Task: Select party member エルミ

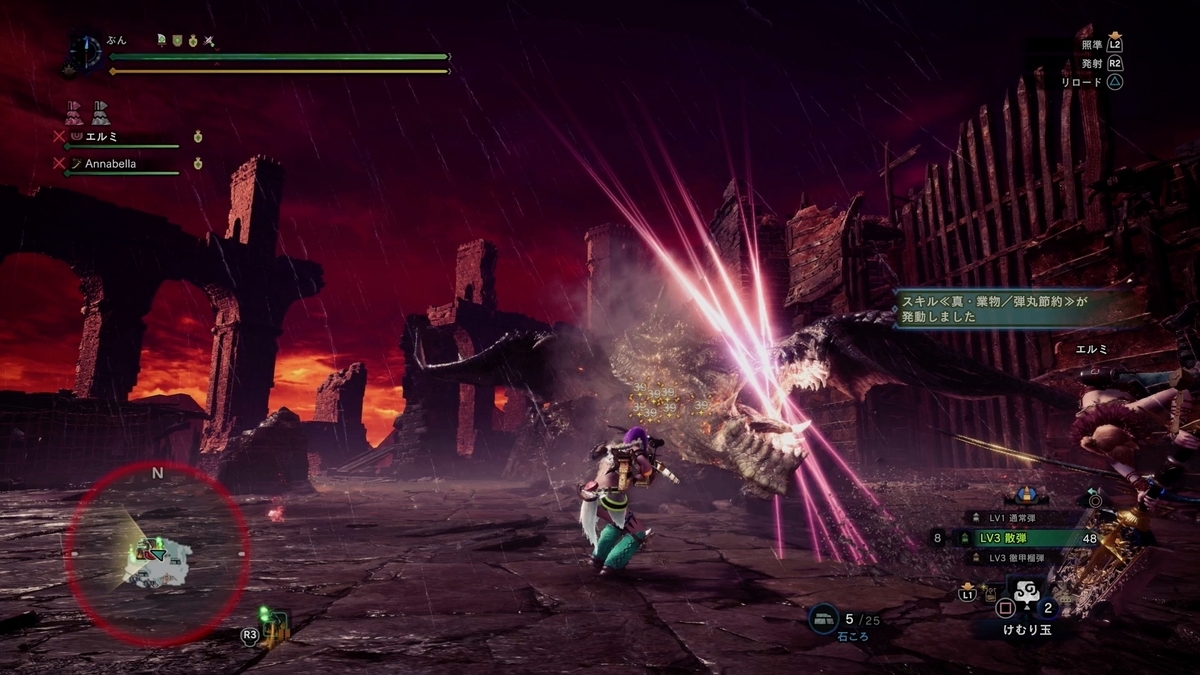Action: [101, 136]
